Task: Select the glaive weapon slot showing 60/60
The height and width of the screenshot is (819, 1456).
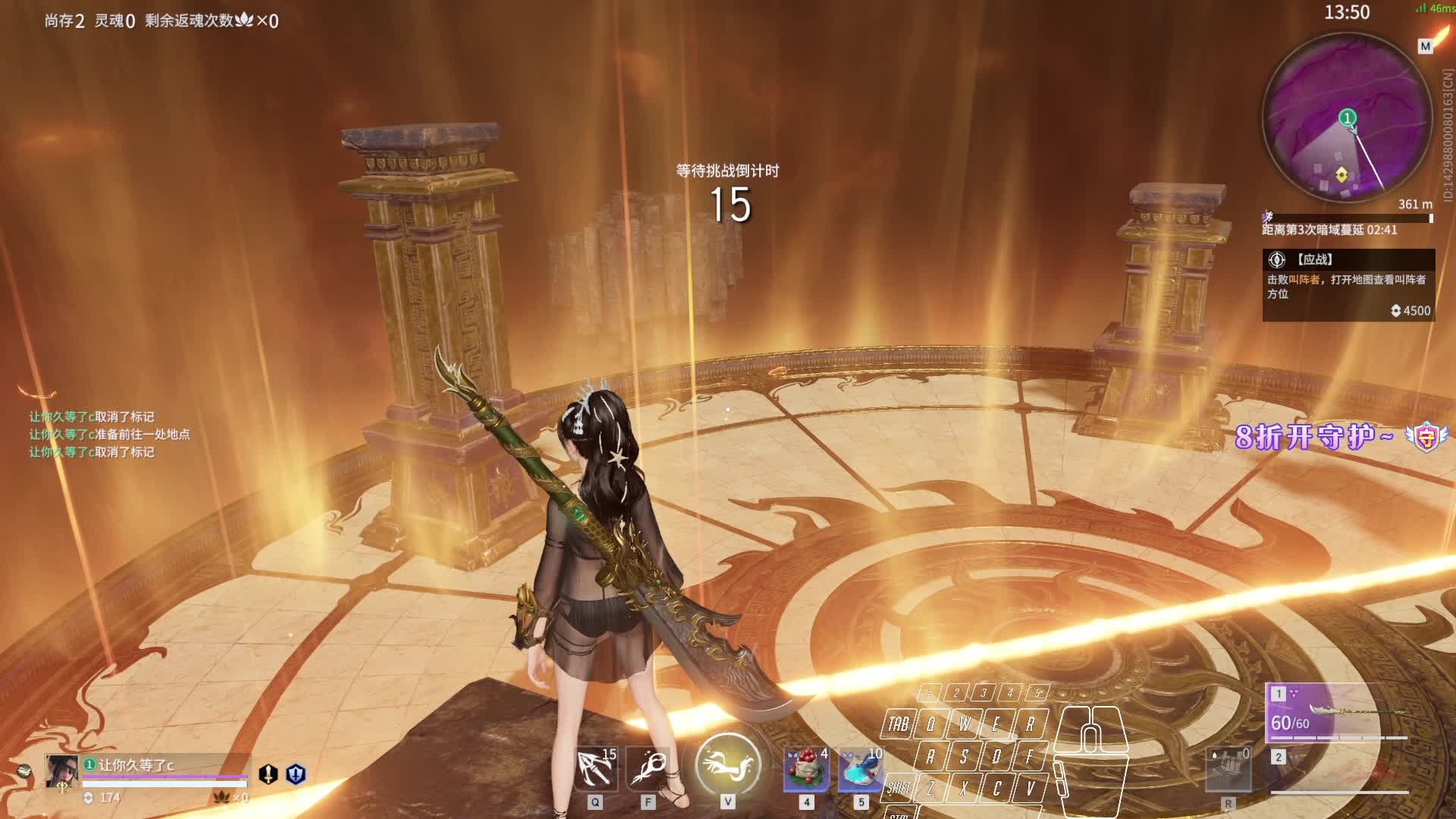Action: [1337, 713]
